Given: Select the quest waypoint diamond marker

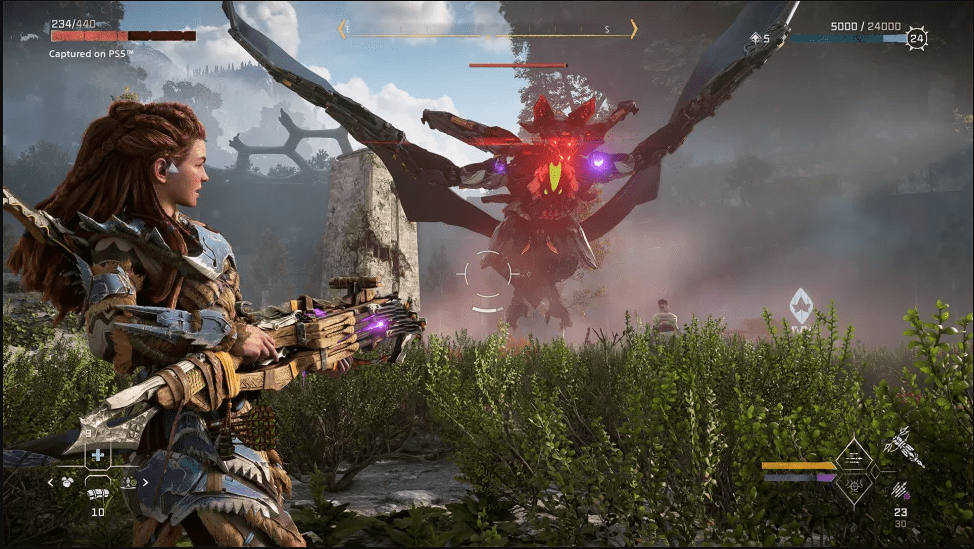Looking at the screenshot, I should point(801,304).
